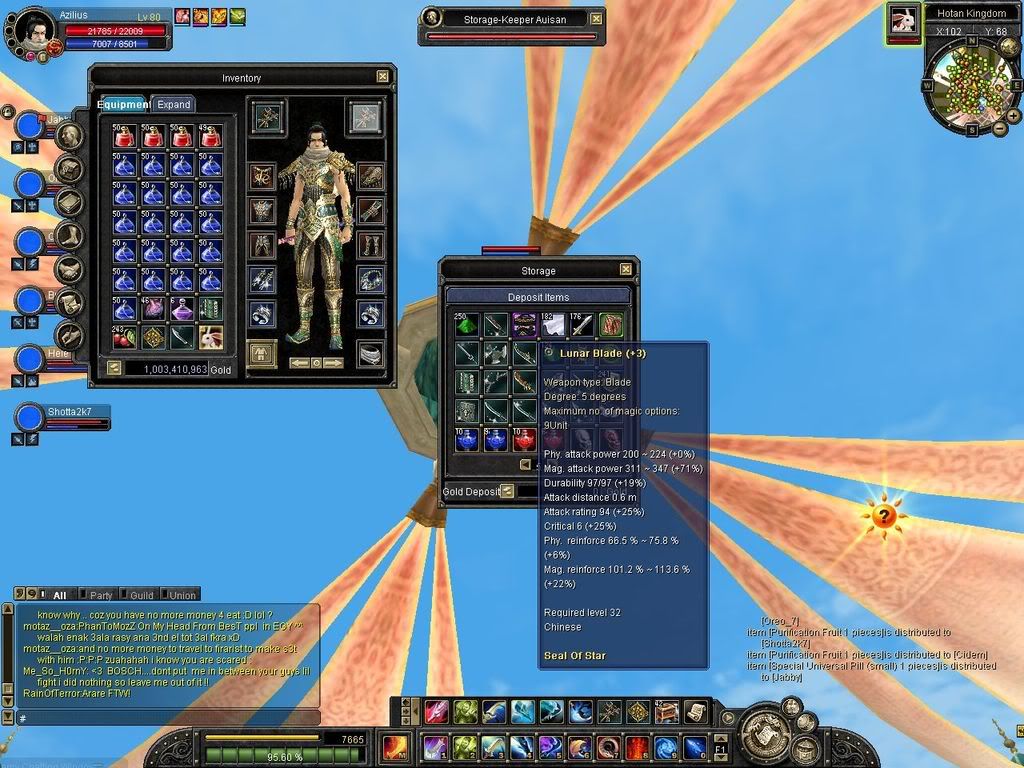Switch to the Expand inventory tab

pyautogui.click(x=173, y=104)
